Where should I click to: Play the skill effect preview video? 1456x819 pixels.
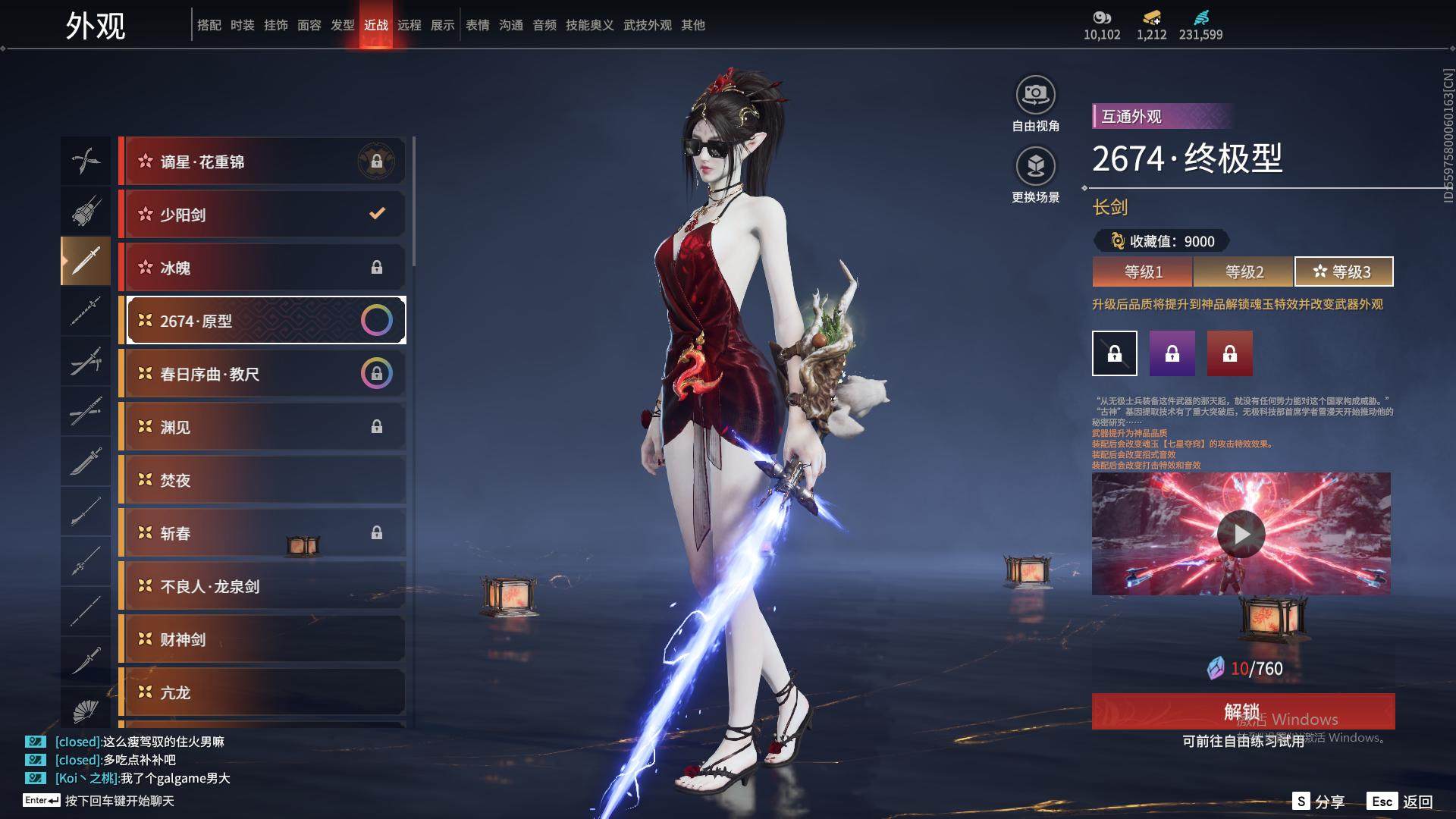pyautogui.click(x=1241, y=534)
